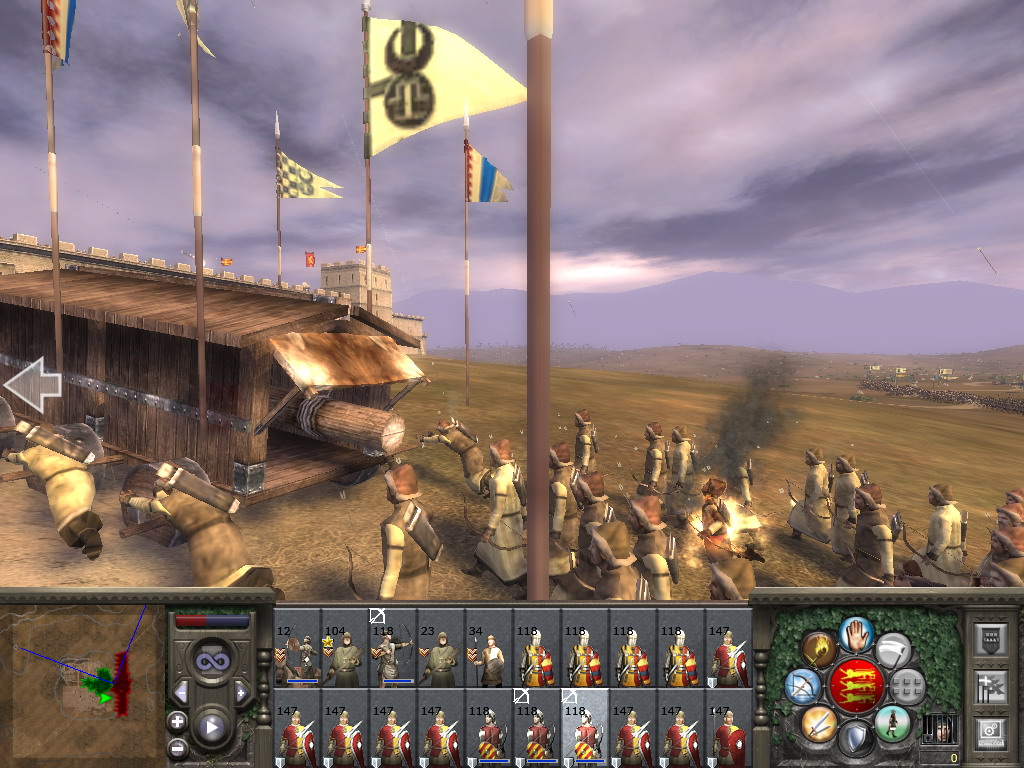
Task: Zoom in the minimap with plus button
Action: pyautogui.click(x=177, y=721)
